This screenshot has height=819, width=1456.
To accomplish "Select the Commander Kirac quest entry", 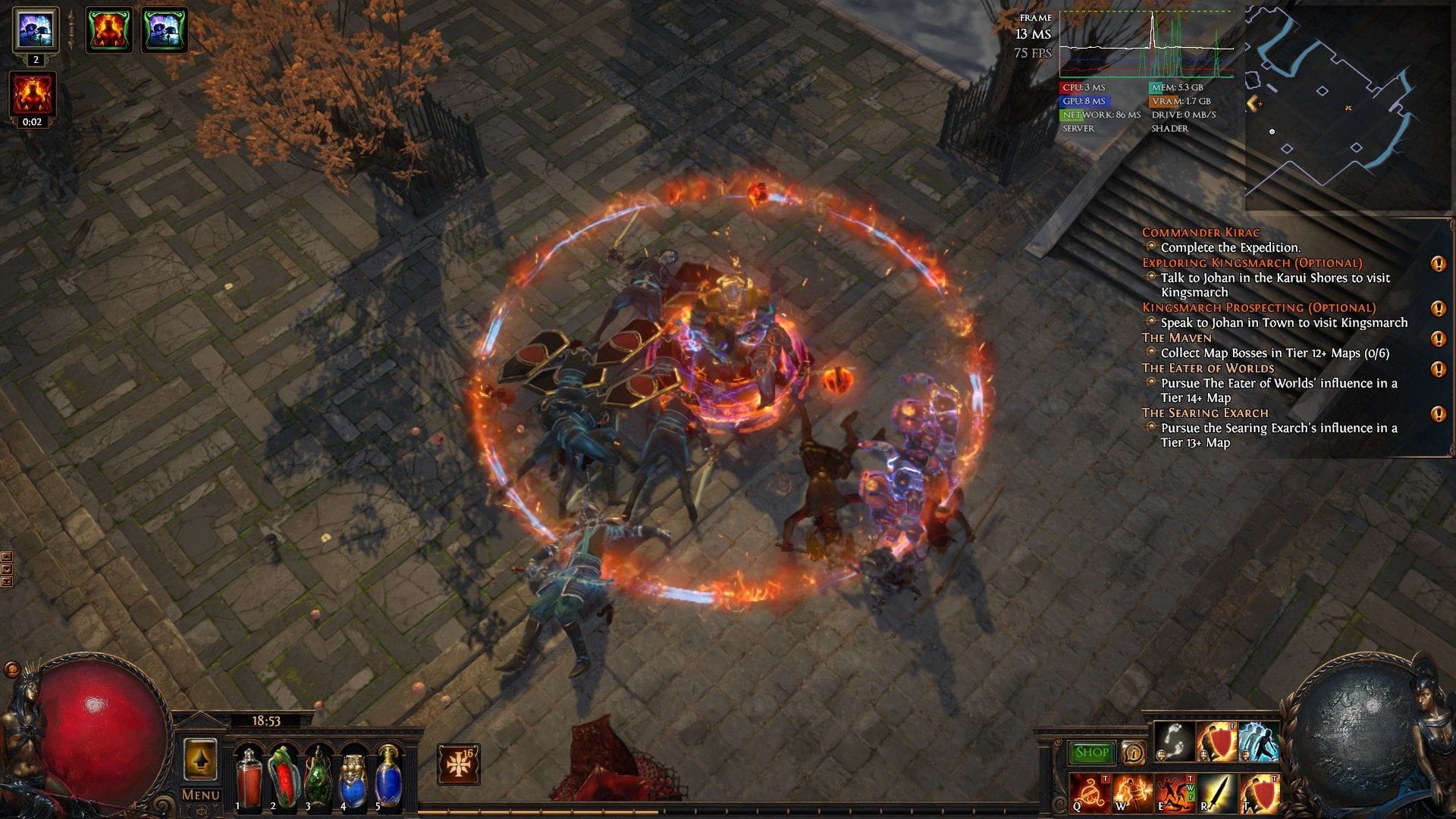I will pos(1203,233).
